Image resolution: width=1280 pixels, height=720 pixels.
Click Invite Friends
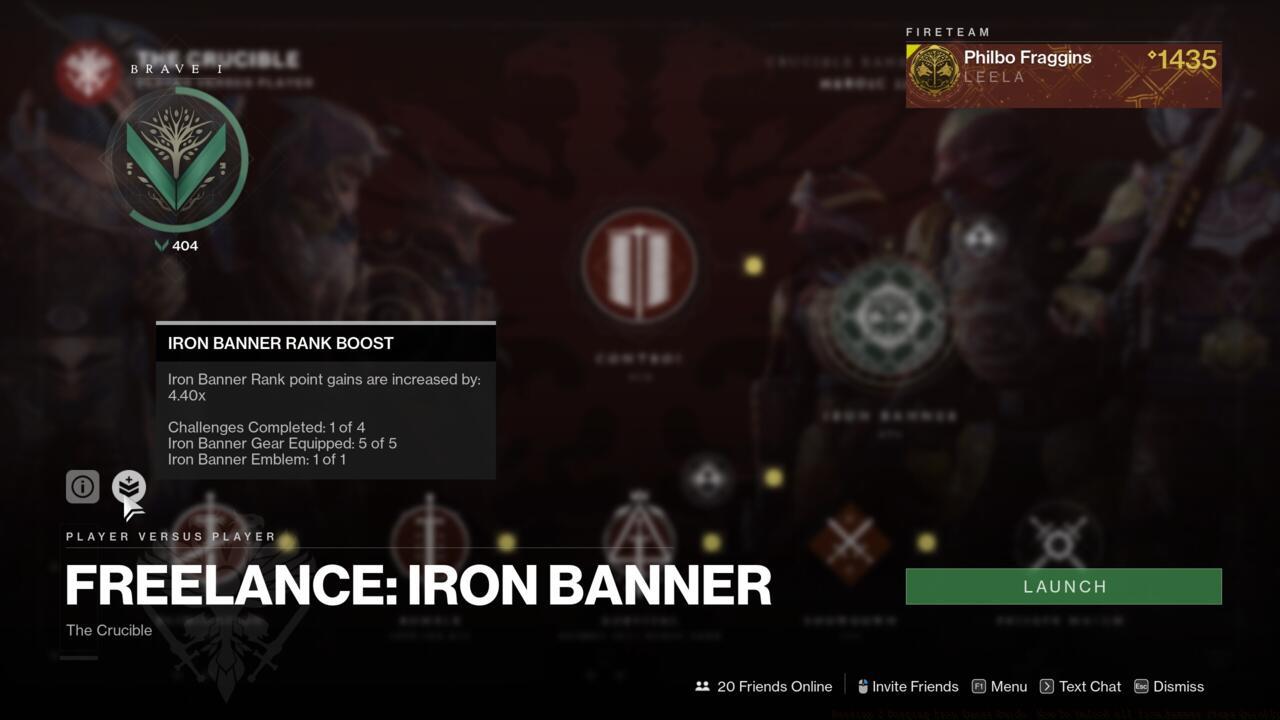916,686
